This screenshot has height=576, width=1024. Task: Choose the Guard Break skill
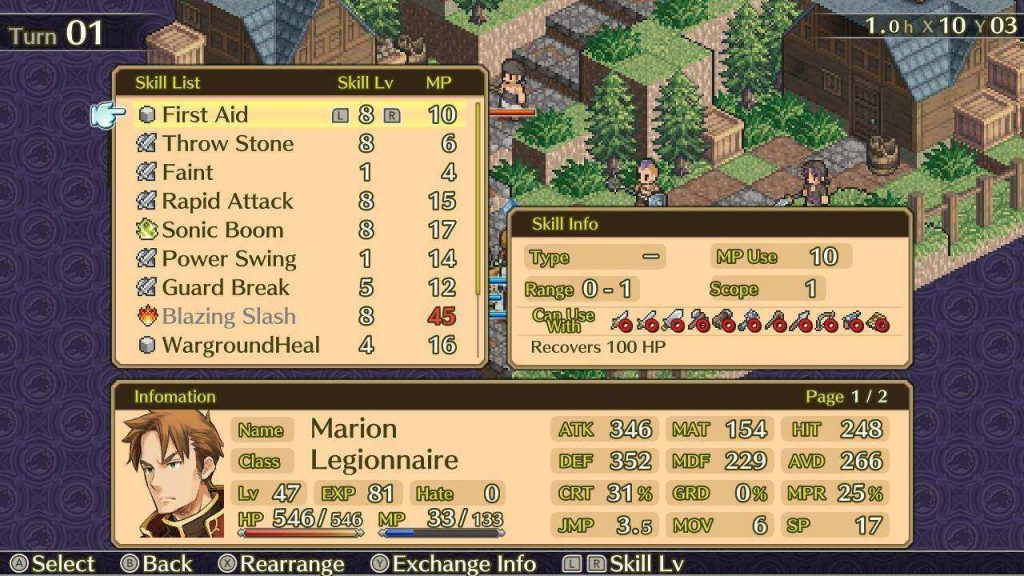pos(225,288)
